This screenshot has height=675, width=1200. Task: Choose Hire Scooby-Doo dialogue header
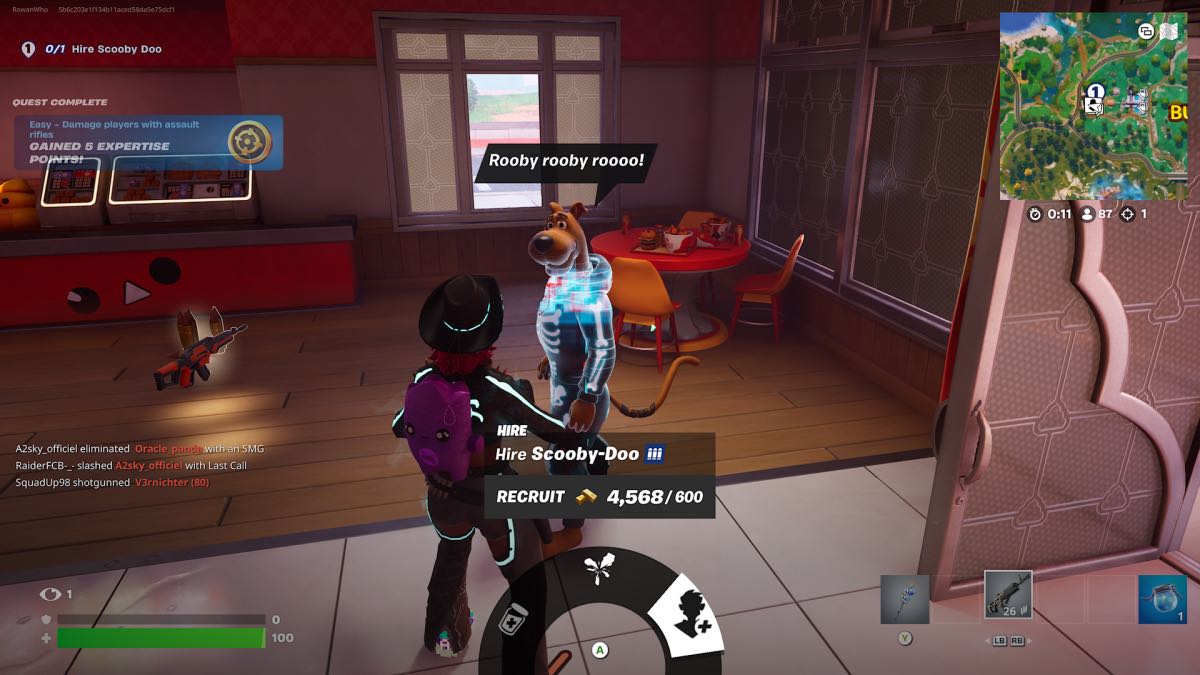point(581,454)
